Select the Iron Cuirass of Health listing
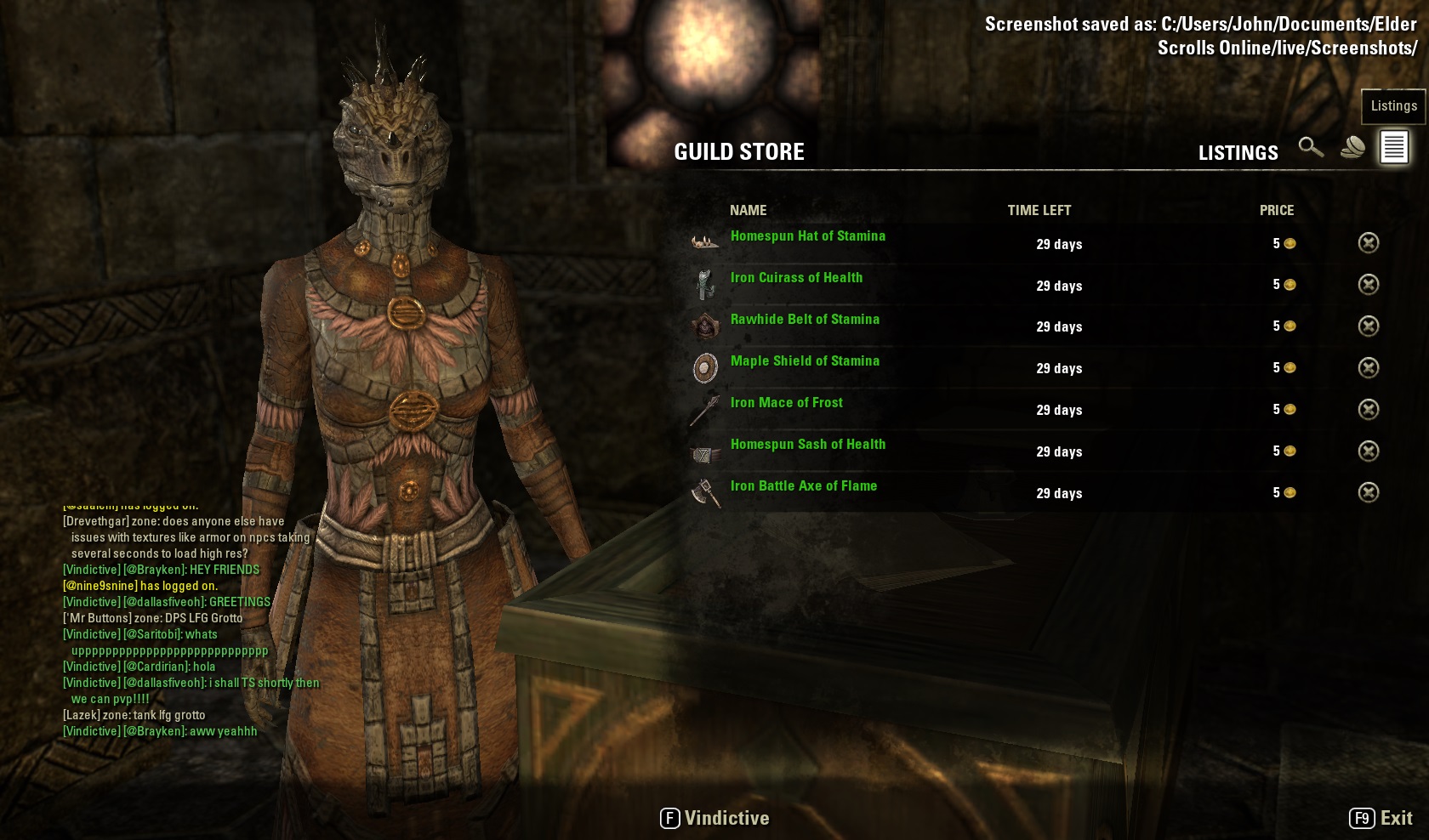This screenshot has height=840, width=1429. (x=796, y=278)
